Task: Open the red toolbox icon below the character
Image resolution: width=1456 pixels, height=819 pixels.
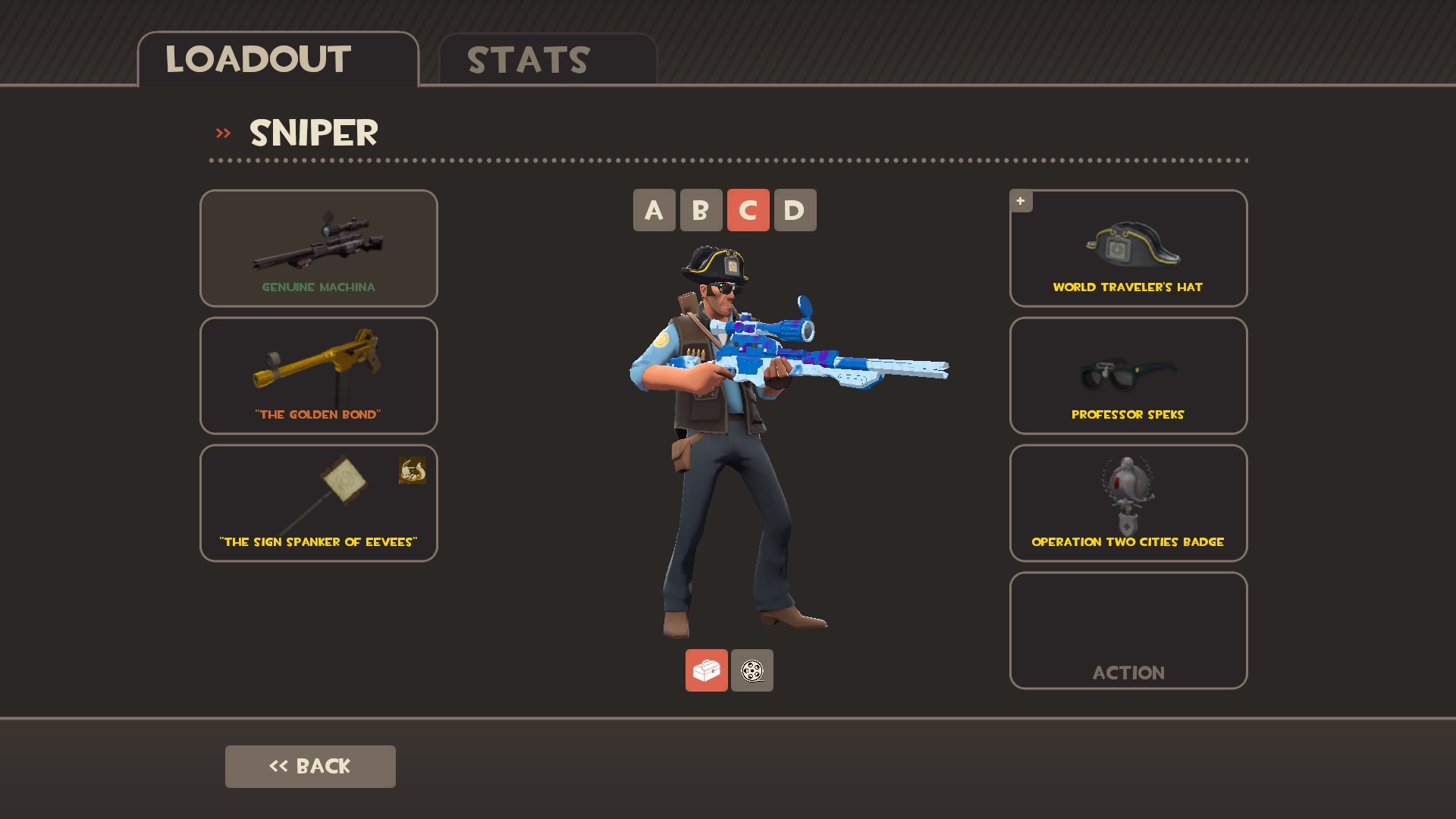Action: [x=706, y=670]
